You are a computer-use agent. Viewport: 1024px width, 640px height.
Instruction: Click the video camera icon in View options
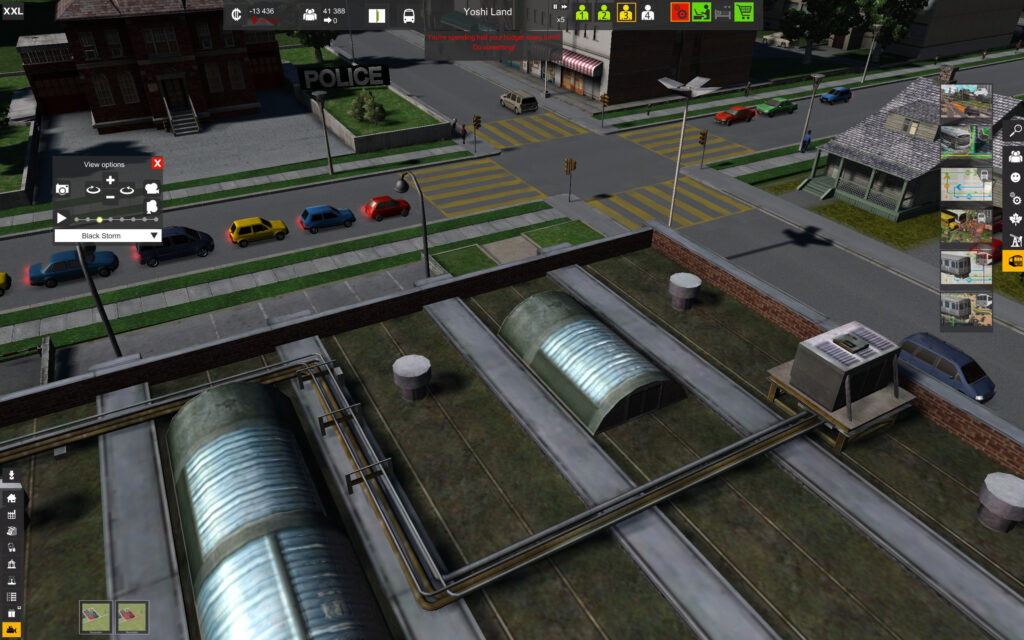(x=153, y=188)
